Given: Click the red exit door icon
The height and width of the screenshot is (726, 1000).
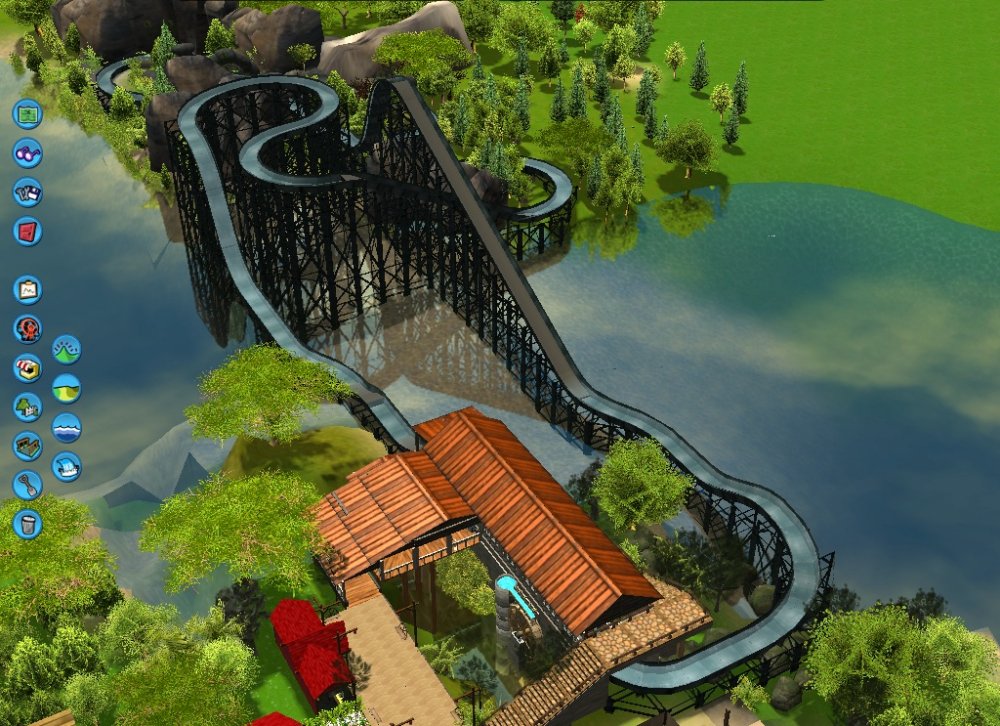Looking at the screenshot, I should [x=27, y=231].
